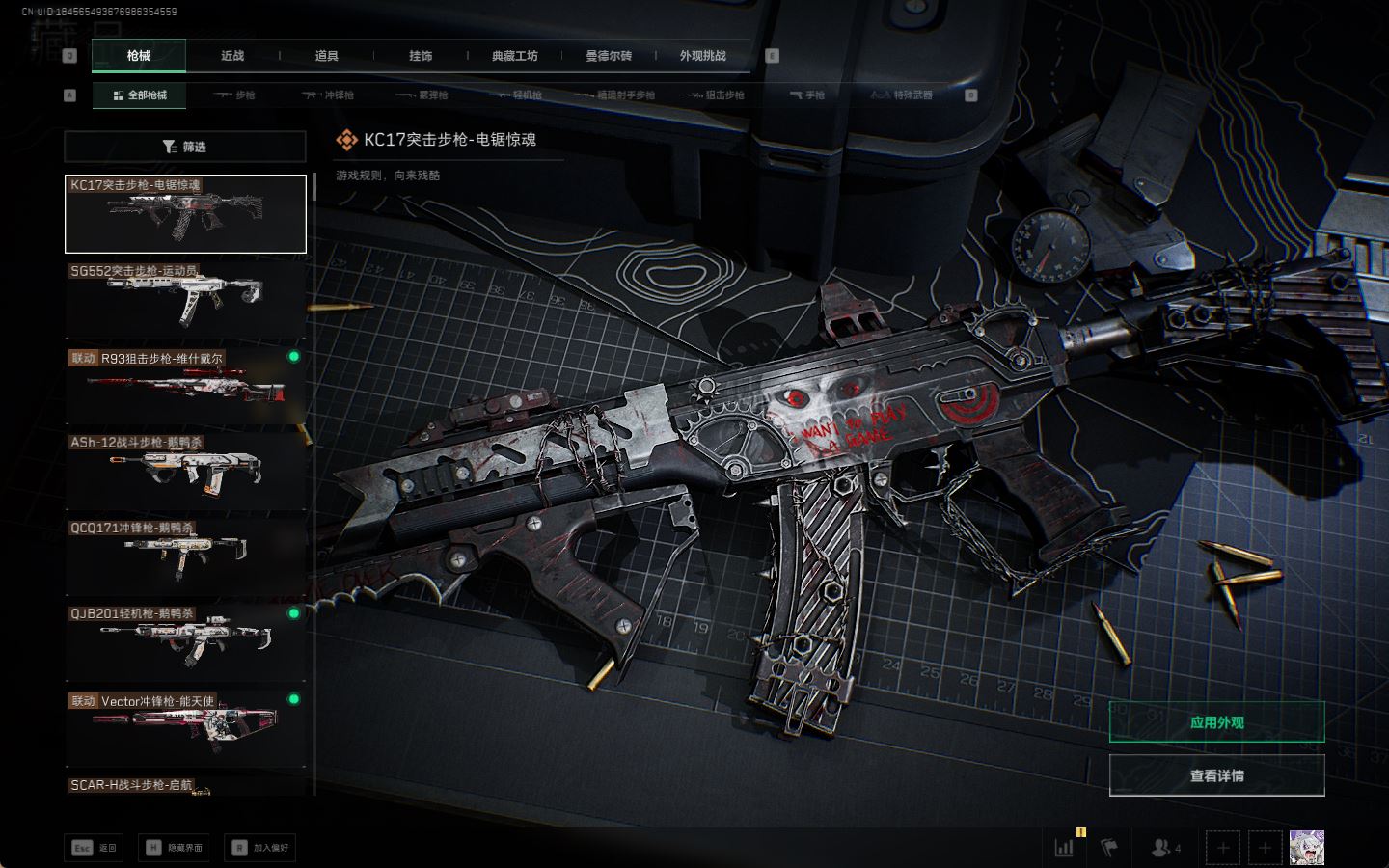Image resolution: width=1389 pixels, height=868 pixels.
Task: Open the bar chart stats icon
Action: tap(1065, 848)
